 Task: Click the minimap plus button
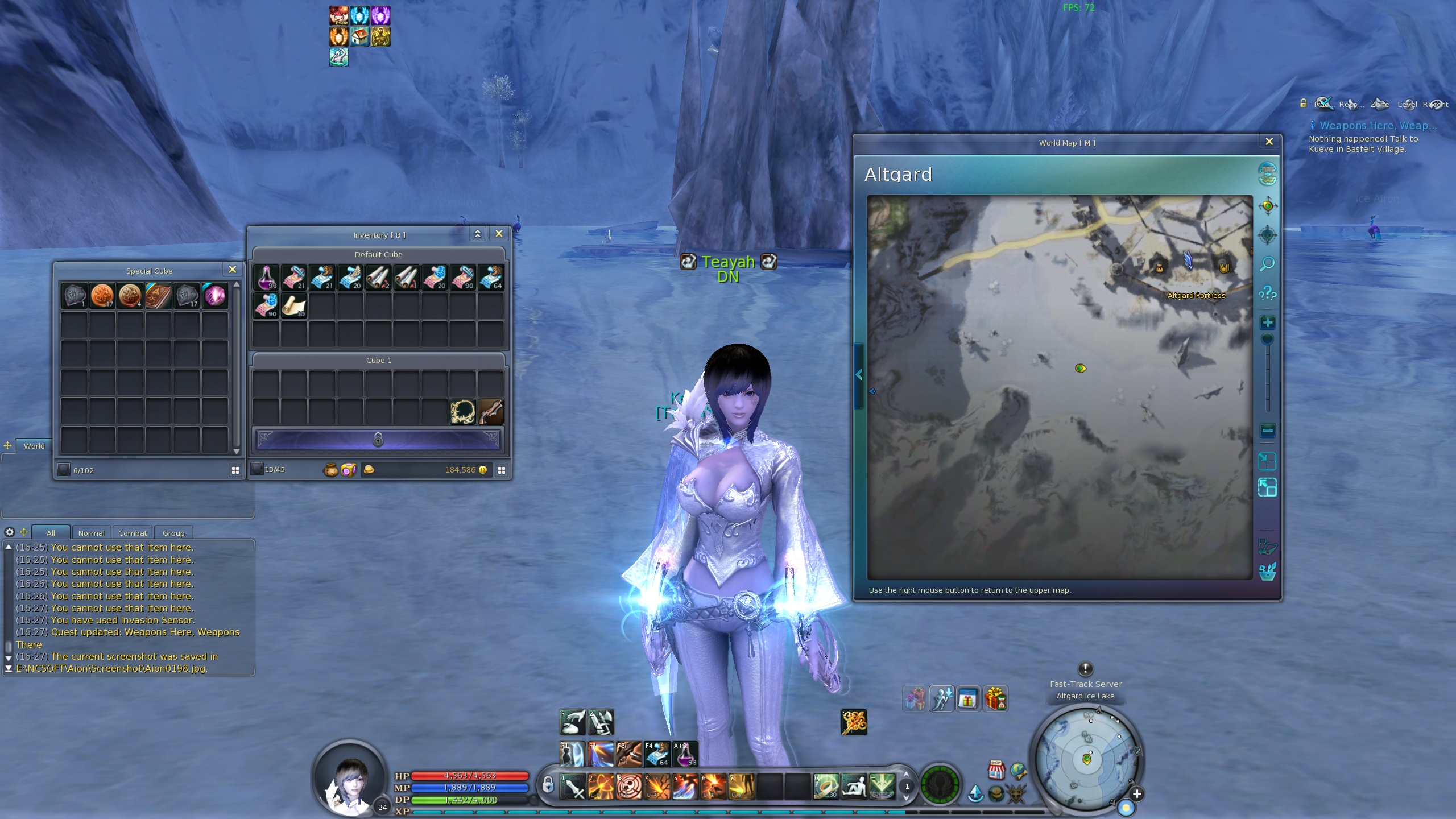[x=1137, y=794]
